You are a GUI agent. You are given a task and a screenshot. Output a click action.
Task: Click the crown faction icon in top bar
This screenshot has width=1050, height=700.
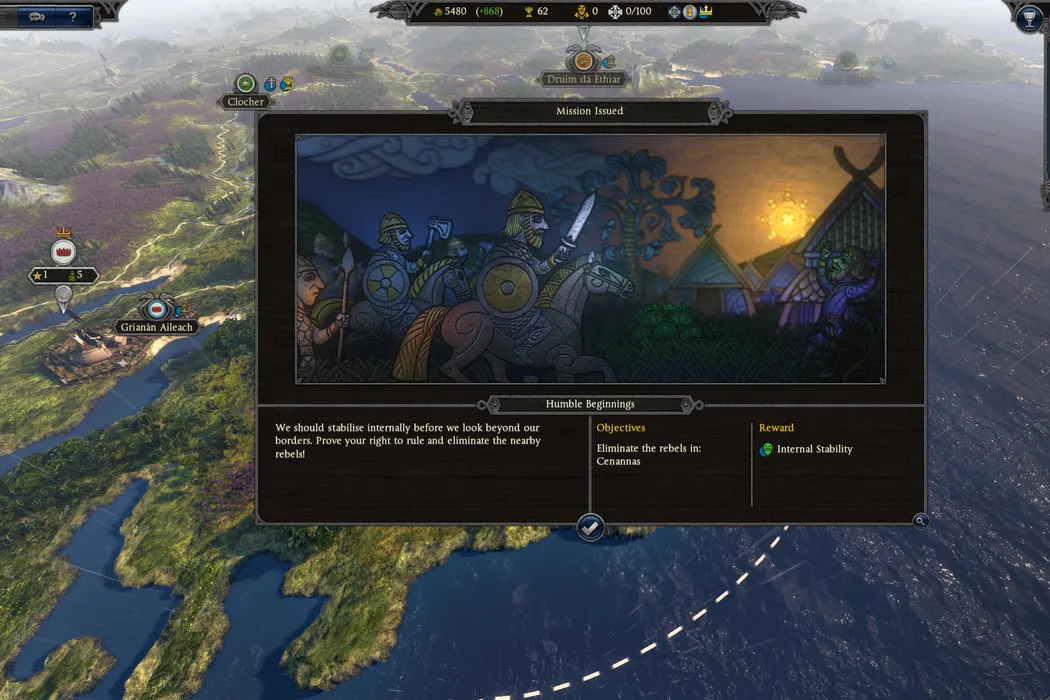point(706,11)
